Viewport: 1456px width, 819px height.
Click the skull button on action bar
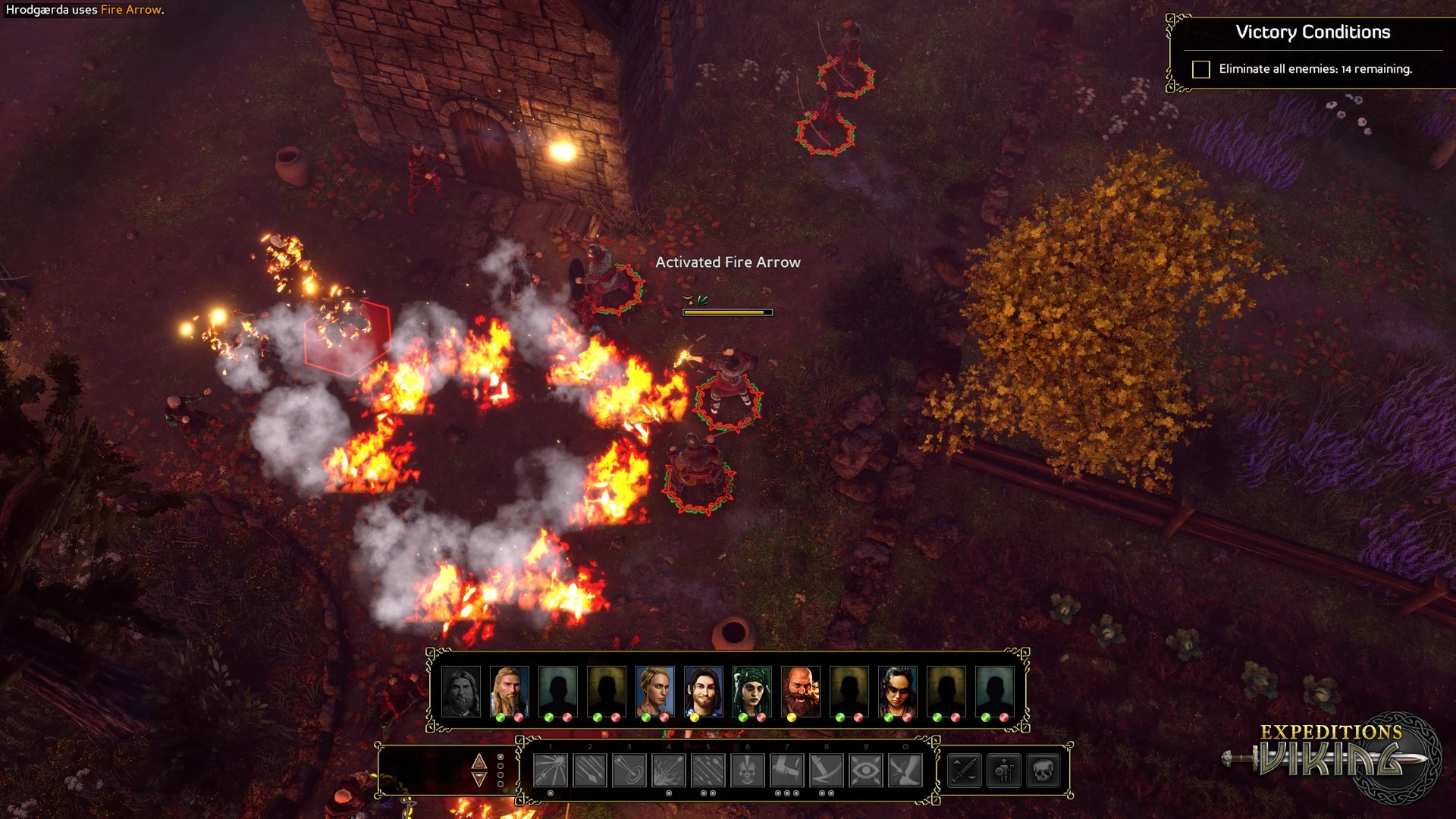click(x=1043, y=770)
